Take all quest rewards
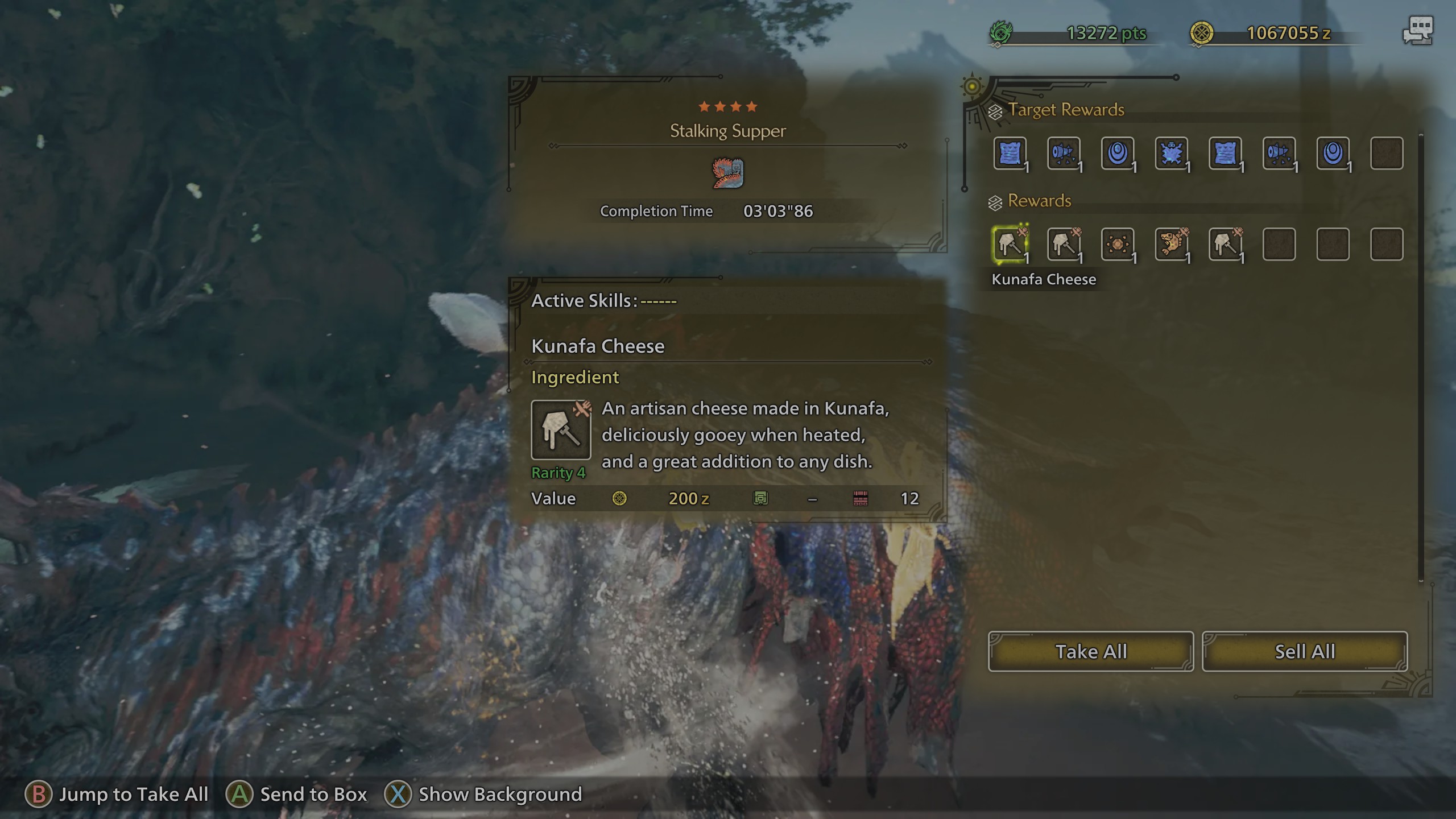Image resolution: width=1456 pixels, height=819 pixels. [x=1090, y=651]
